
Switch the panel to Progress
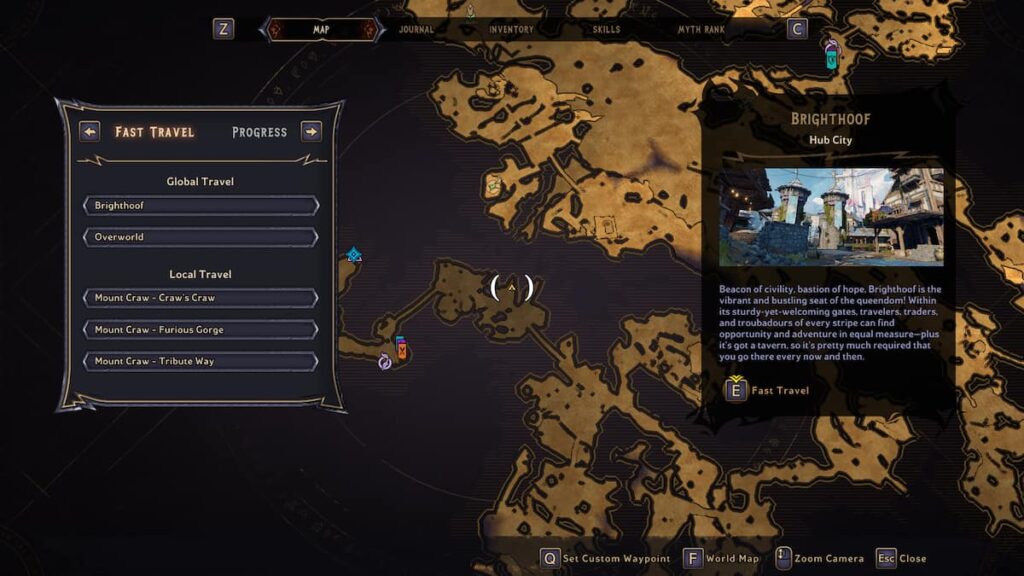(259, 132)
